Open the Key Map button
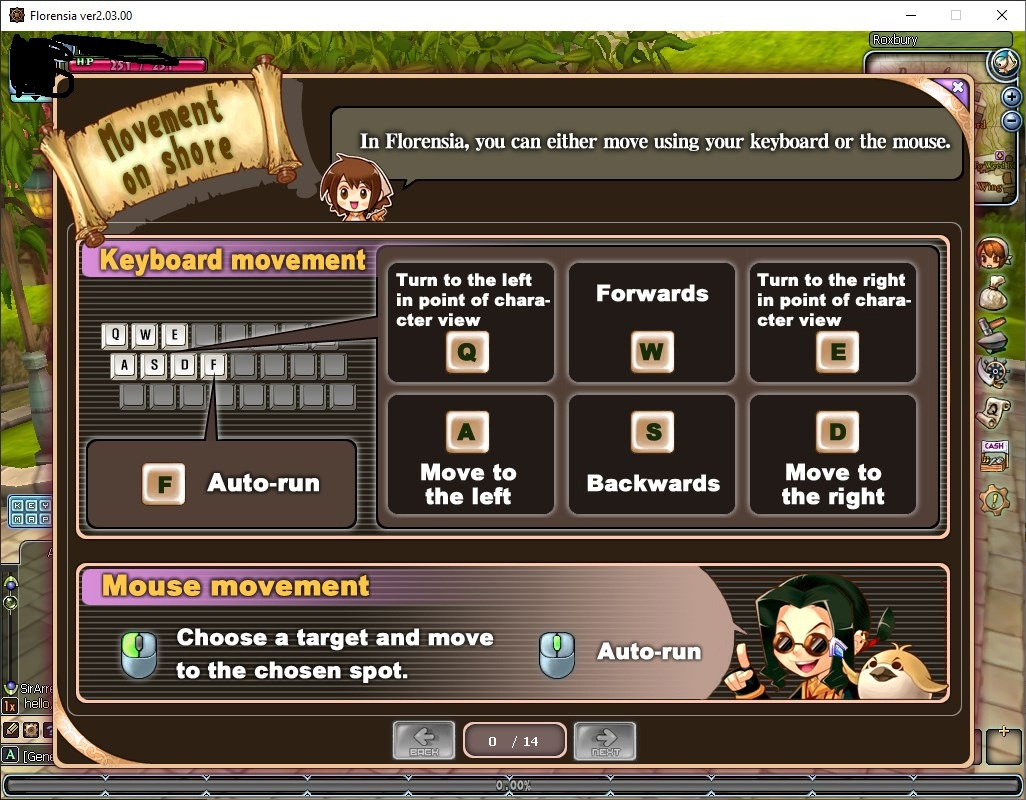This screenshot has height=800, width=1026. click(30, 512)
